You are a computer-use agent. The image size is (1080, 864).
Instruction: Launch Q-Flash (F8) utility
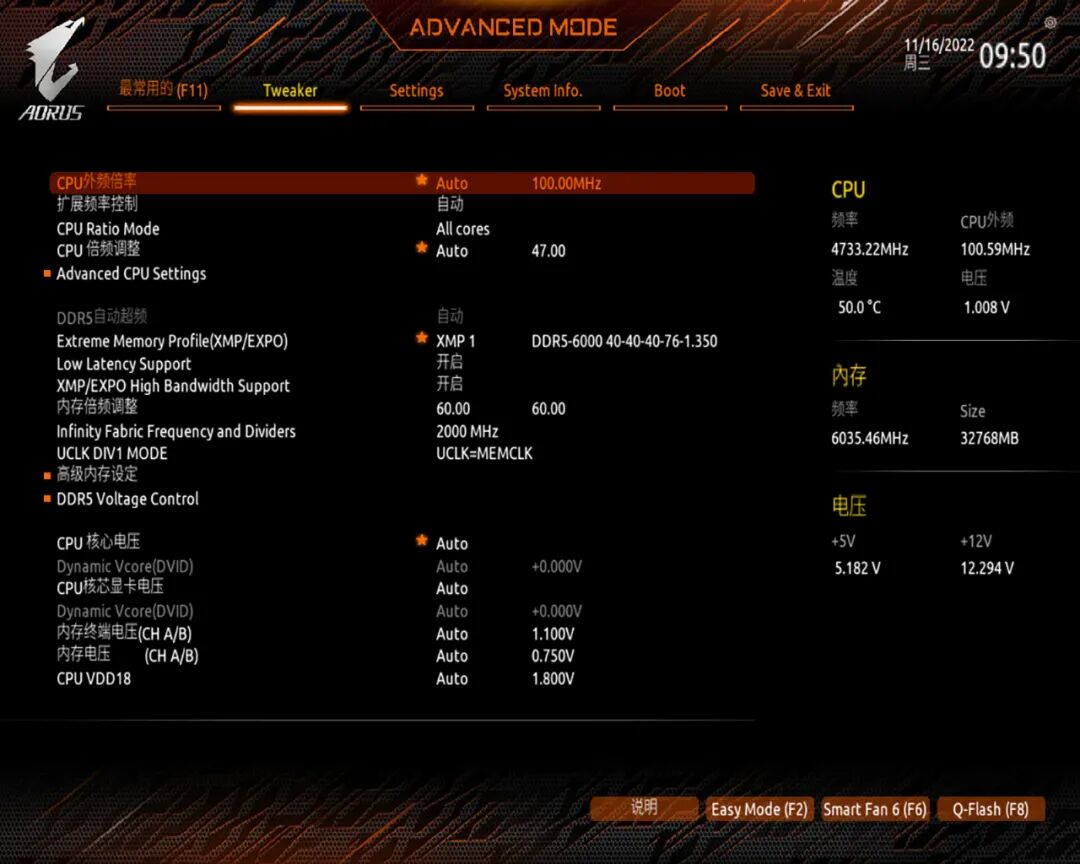click(x=990, y=809)
